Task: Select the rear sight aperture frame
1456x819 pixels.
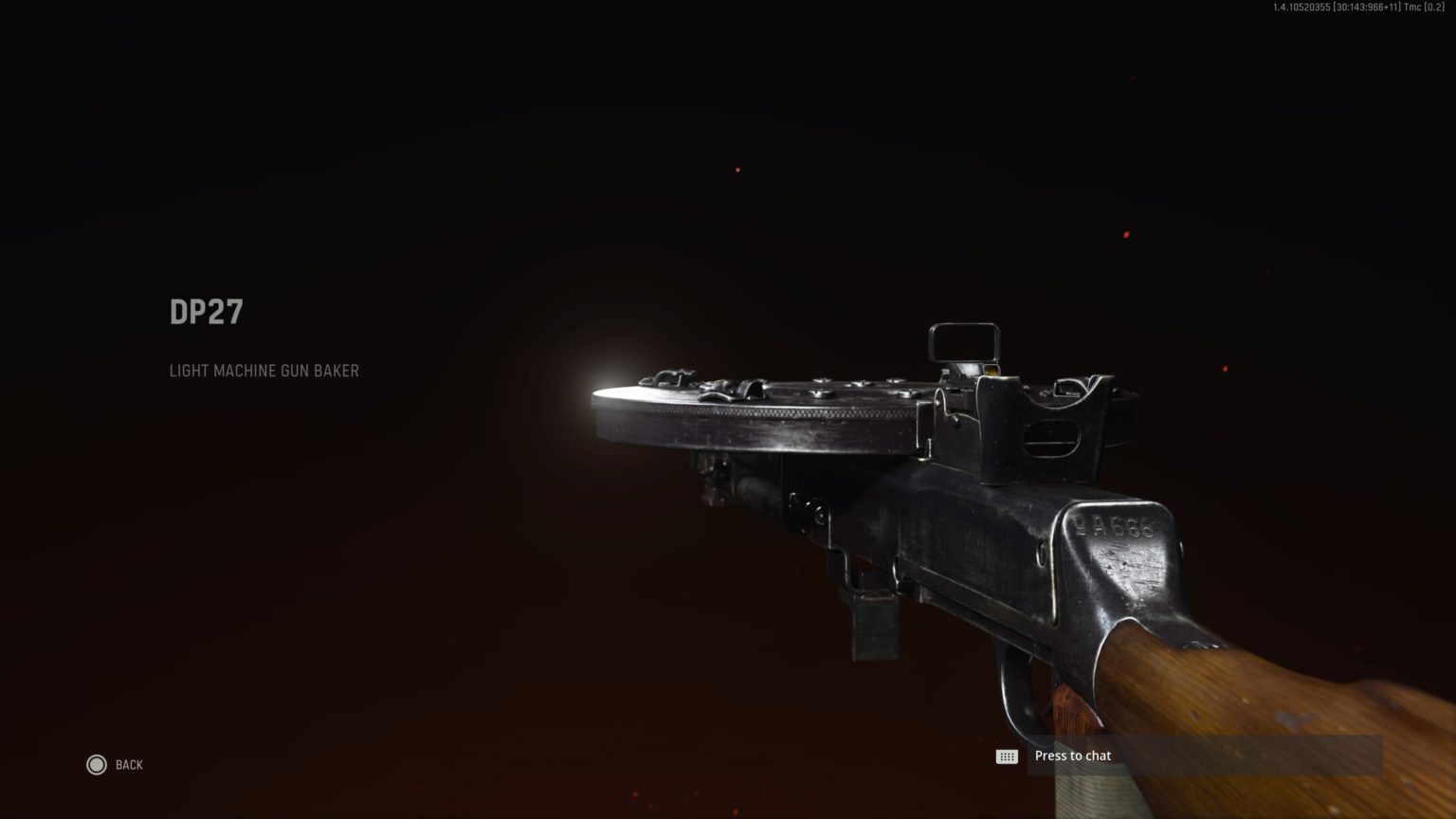Action: pyautogui.click(x=965, y=341)
